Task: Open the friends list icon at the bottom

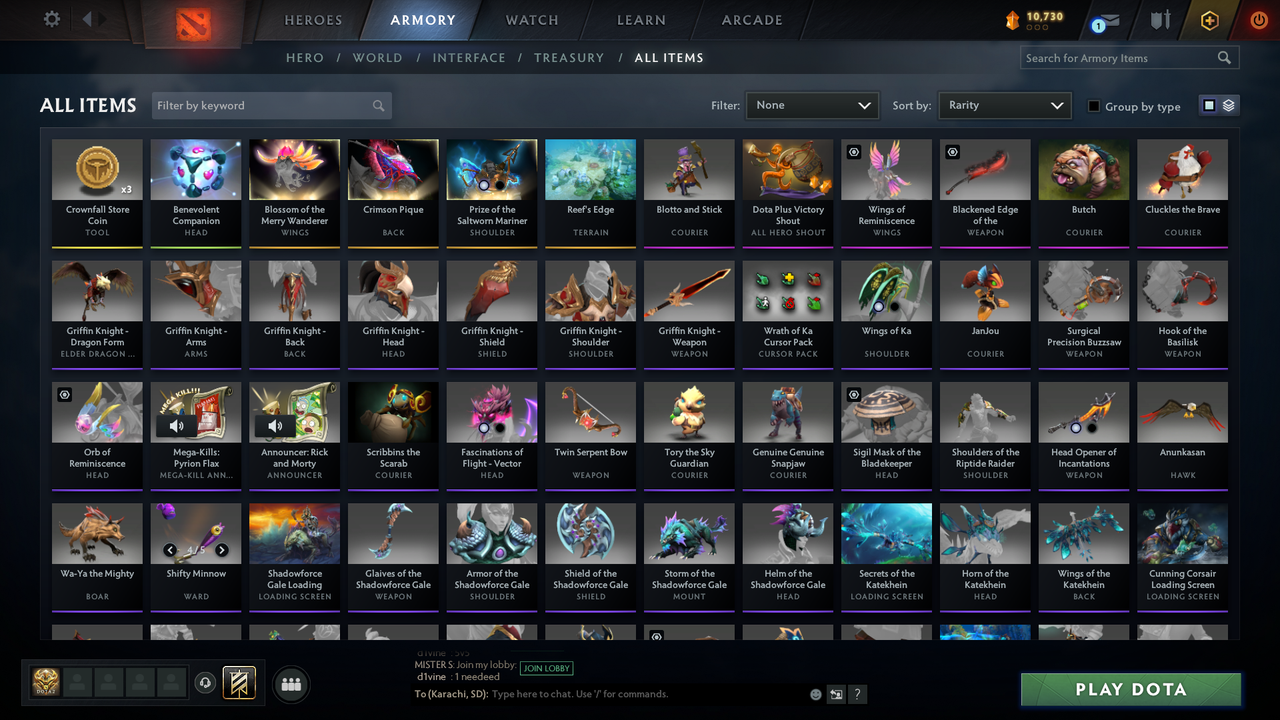Action: click(x=289, y=684)
